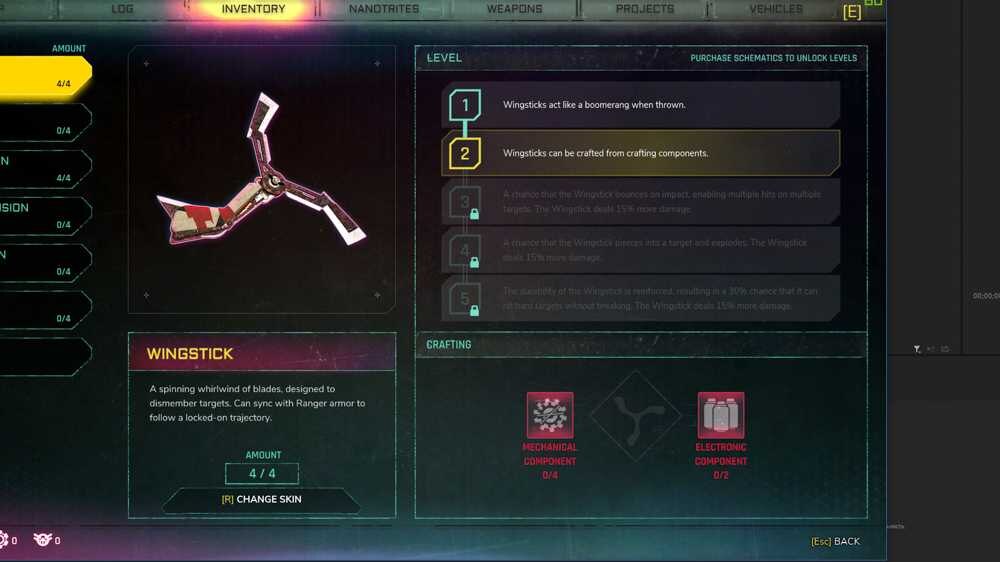Pick locked level 4 explode upgrade

point(640,250)
